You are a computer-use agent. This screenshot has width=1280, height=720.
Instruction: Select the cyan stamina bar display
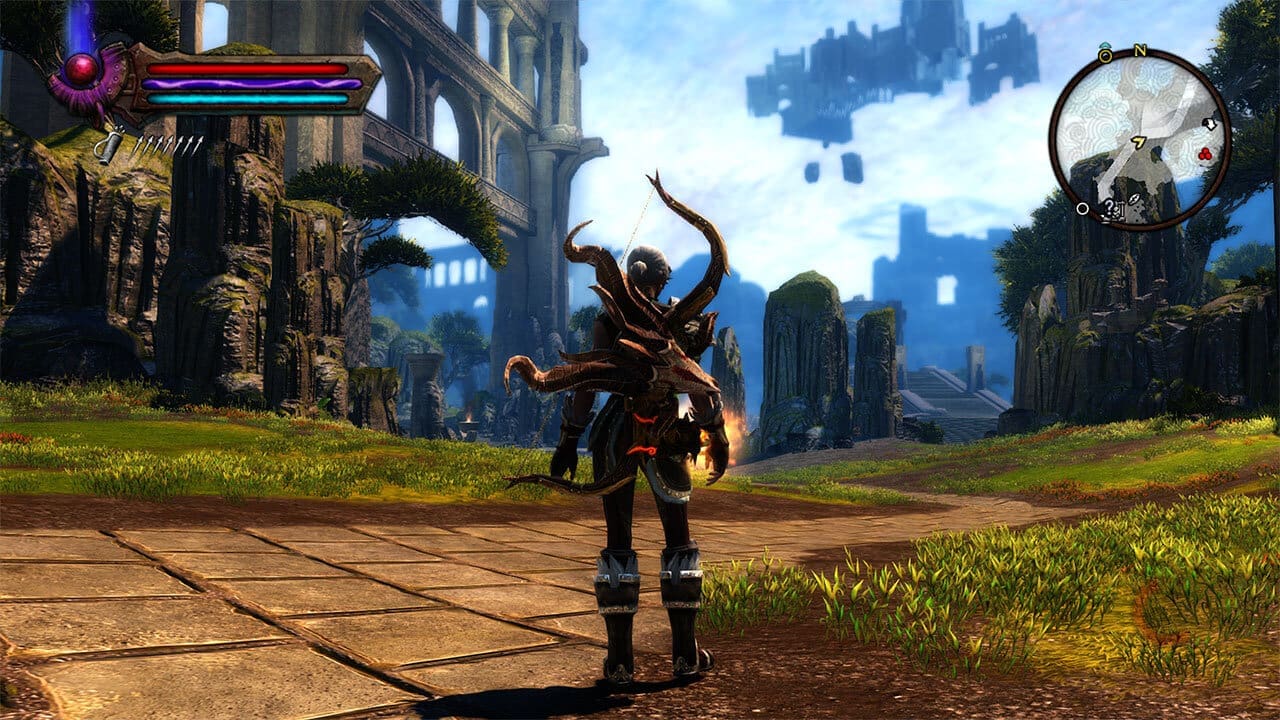(x=248, y=99)
